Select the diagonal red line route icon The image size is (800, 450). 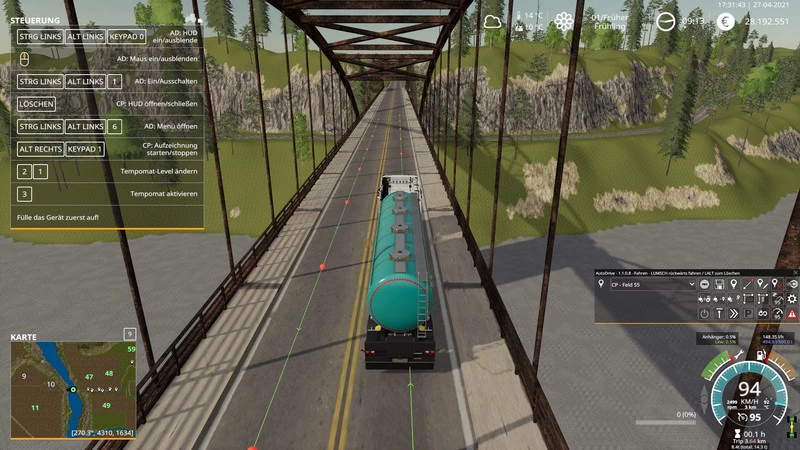pos(748,284)
